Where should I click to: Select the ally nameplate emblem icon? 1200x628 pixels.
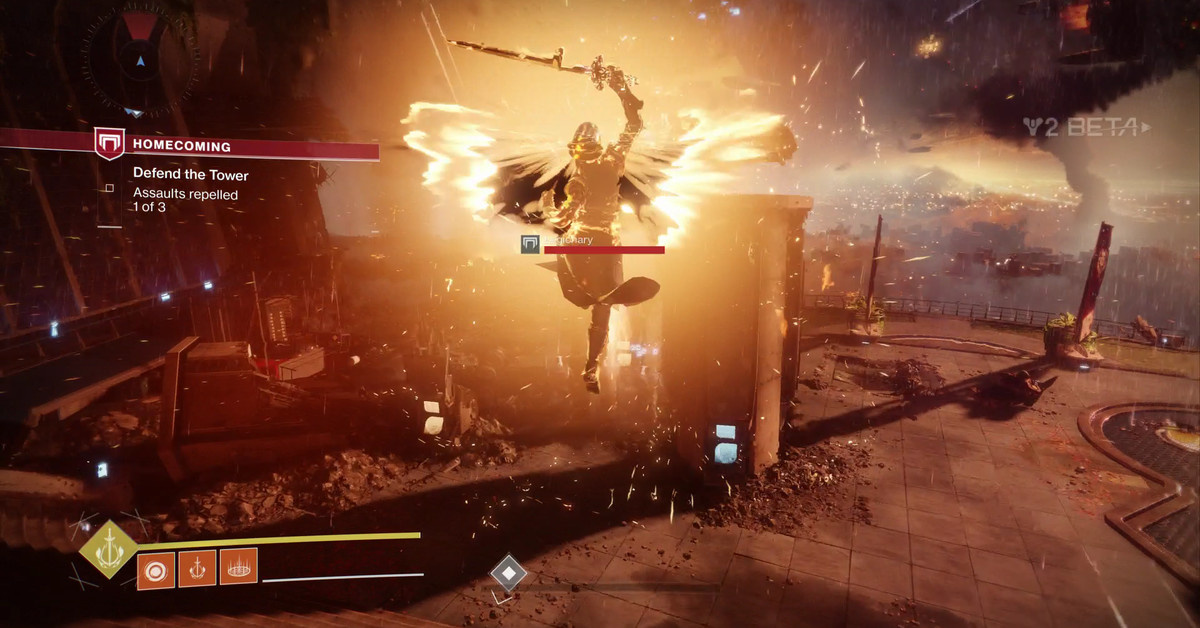531,243
